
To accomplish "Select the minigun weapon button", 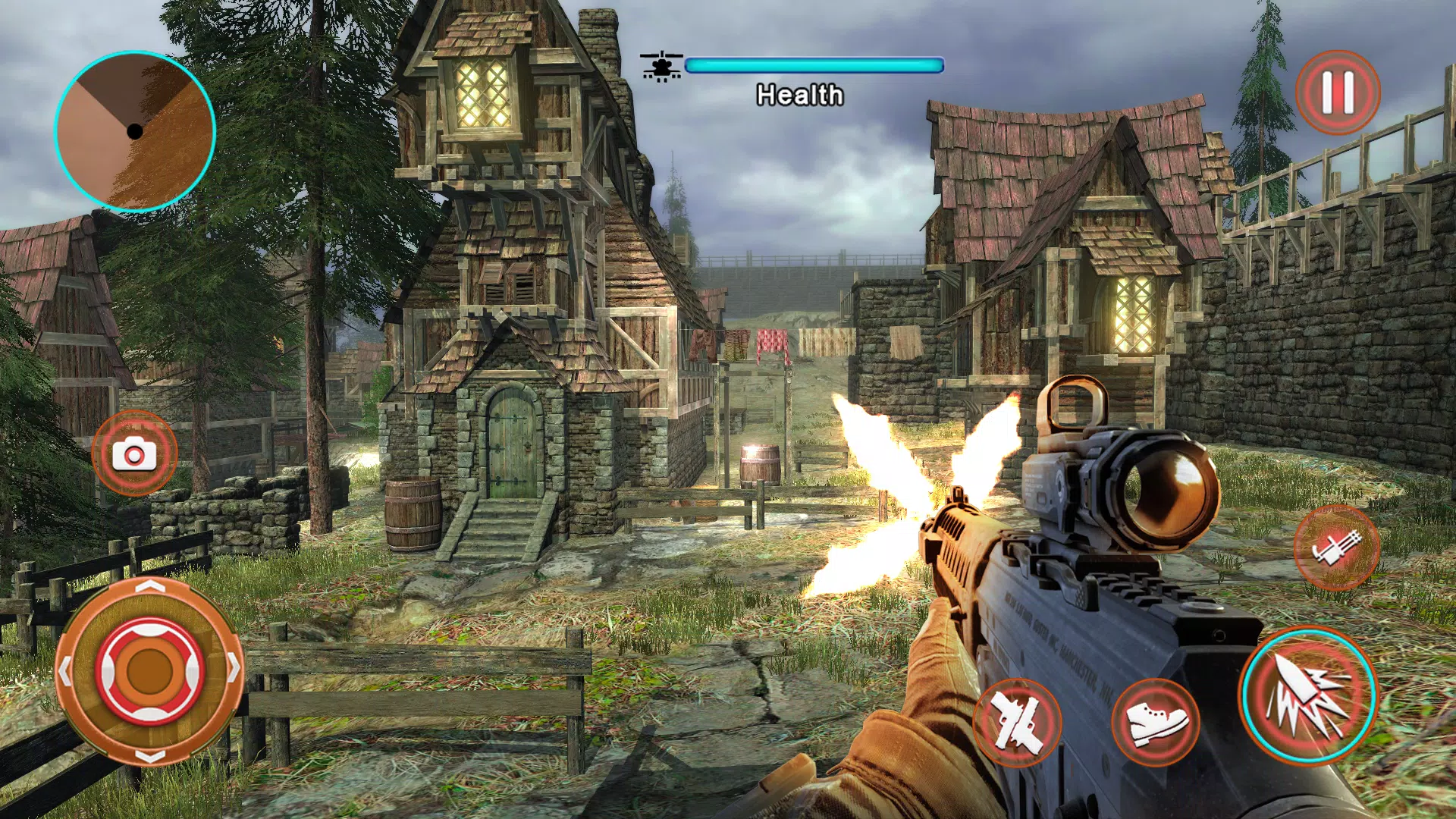I will click(x=1336, y=548).
